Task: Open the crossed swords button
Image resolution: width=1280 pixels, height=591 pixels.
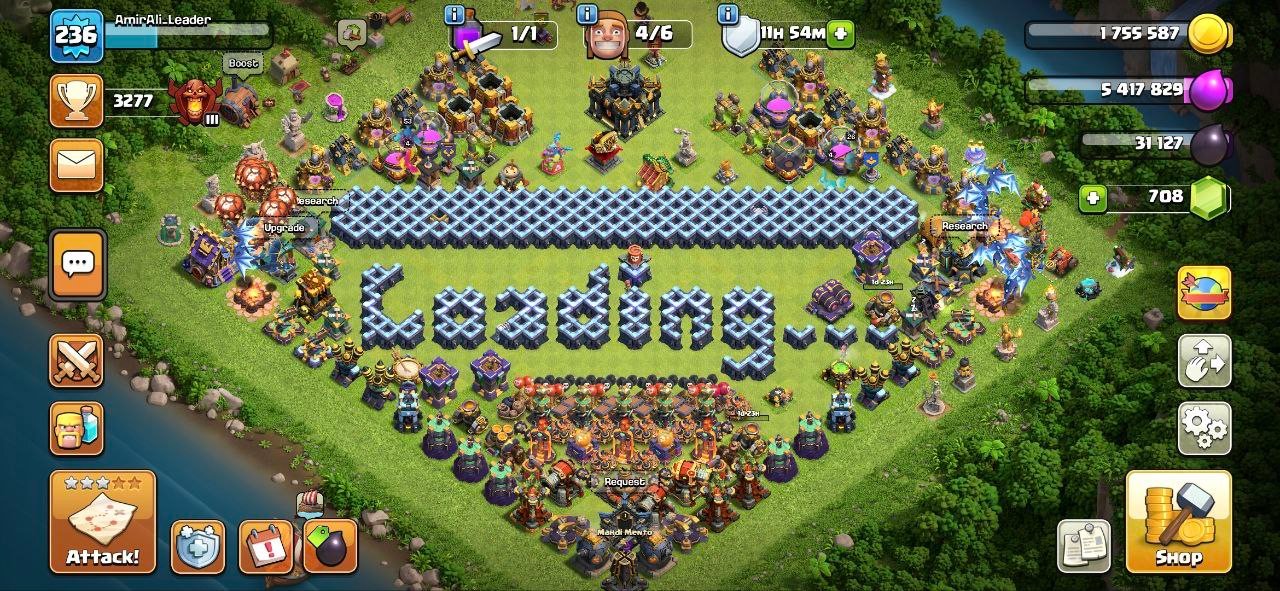Action: click(x=76, y=360)
